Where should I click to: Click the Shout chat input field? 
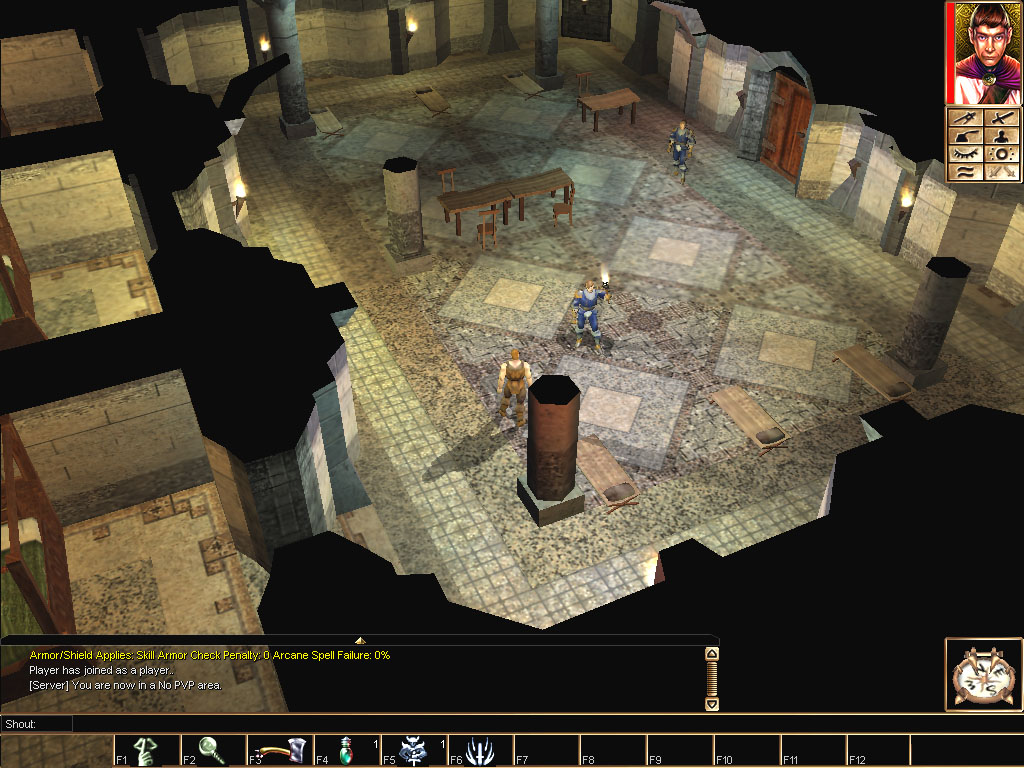[395, 723]
